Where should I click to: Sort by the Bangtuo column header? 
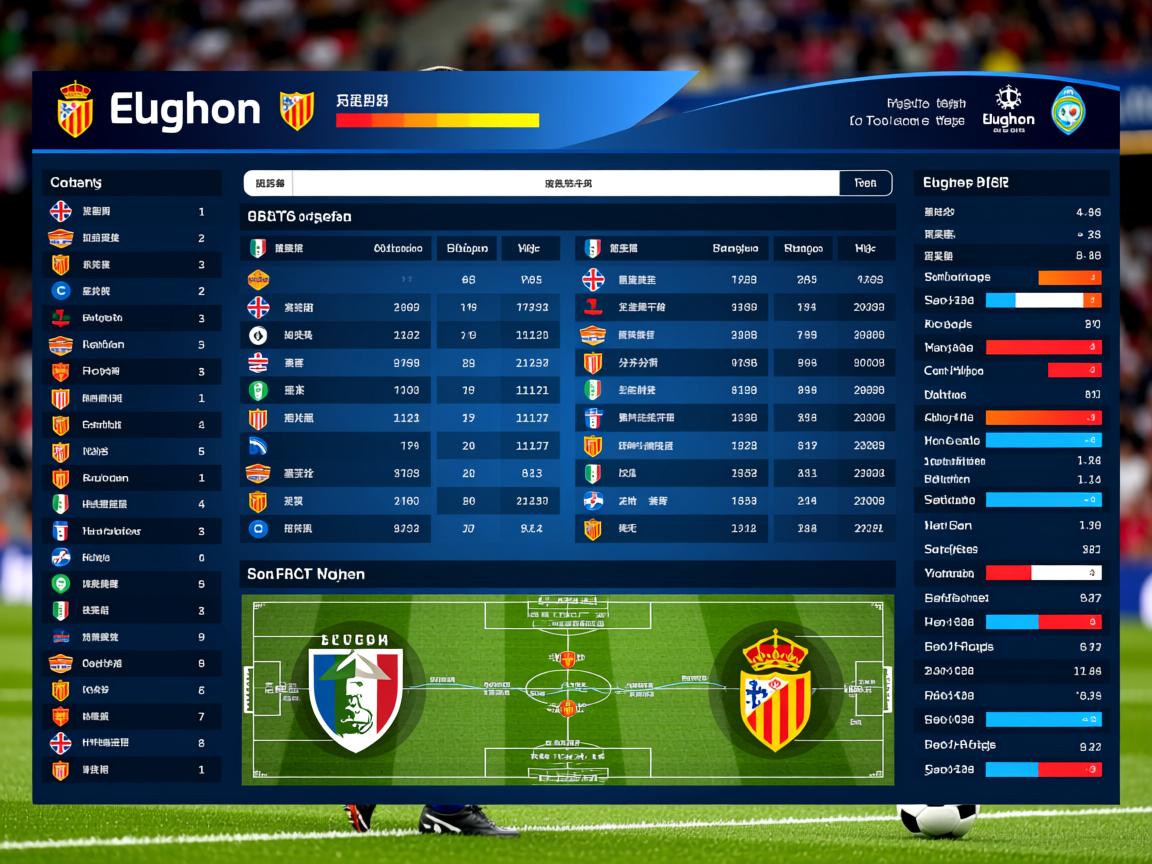tap(735, 248)
